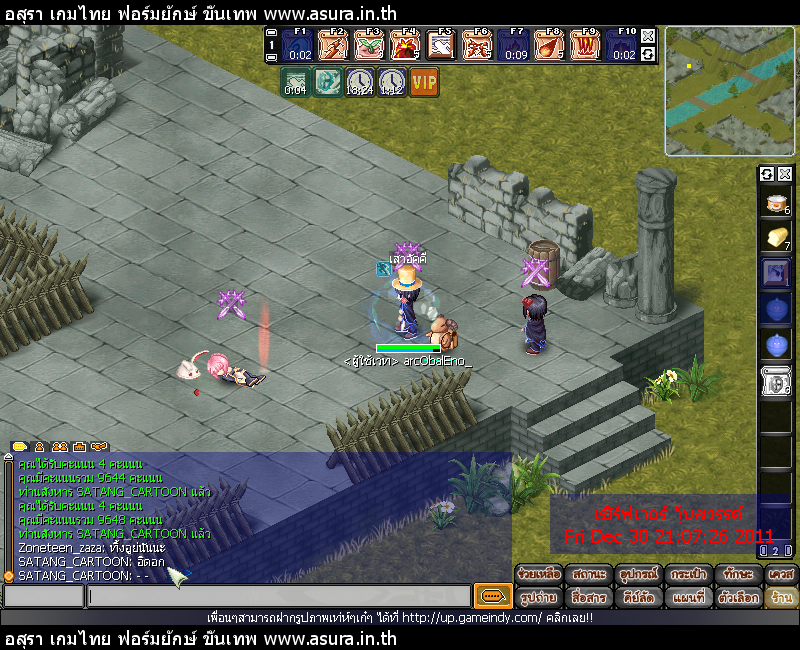Open the เควส (Quest) log

pyautogui.click(x=780, y=575)
